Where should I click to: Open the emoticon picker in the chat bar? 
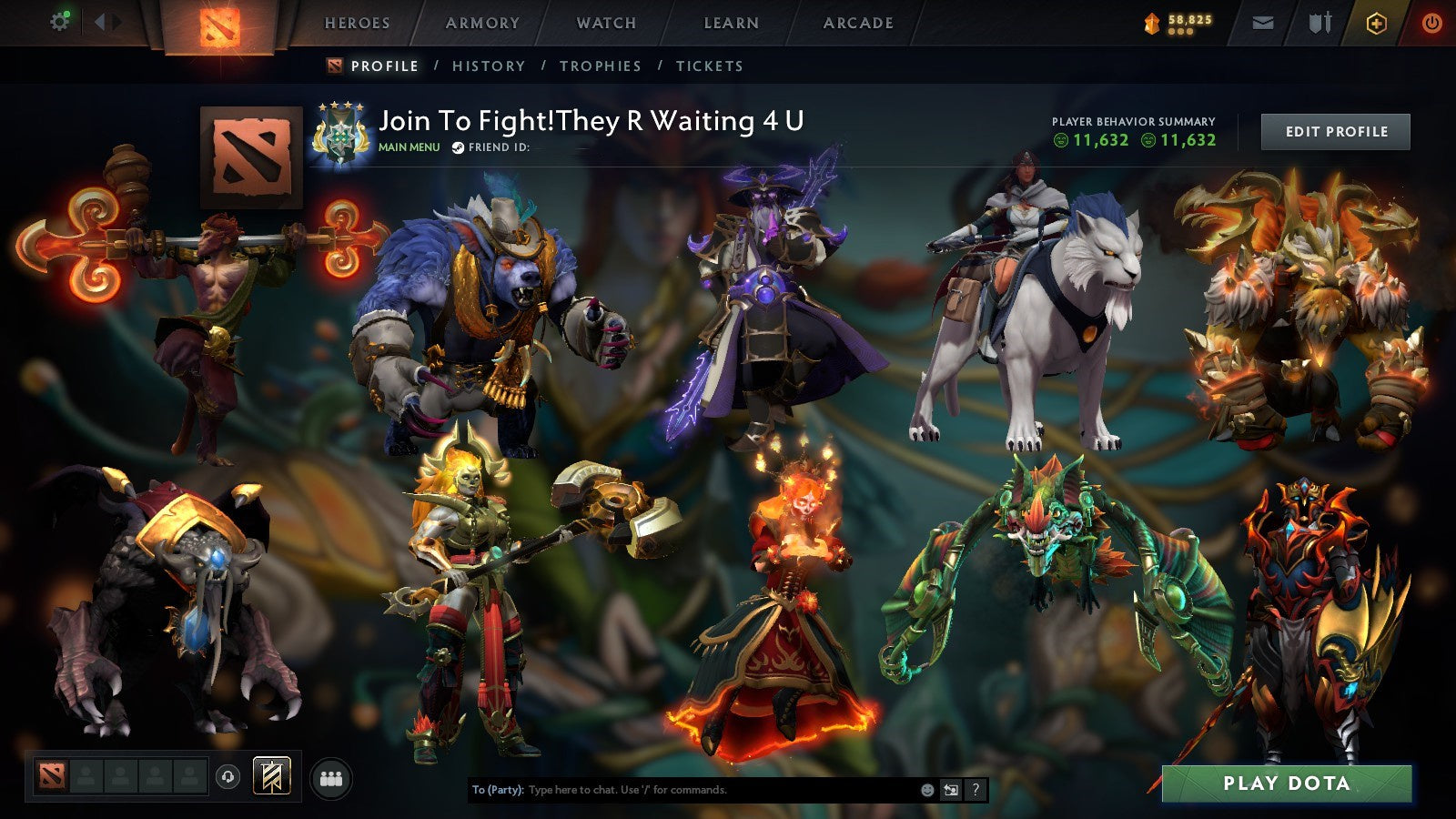coord(927,791)
